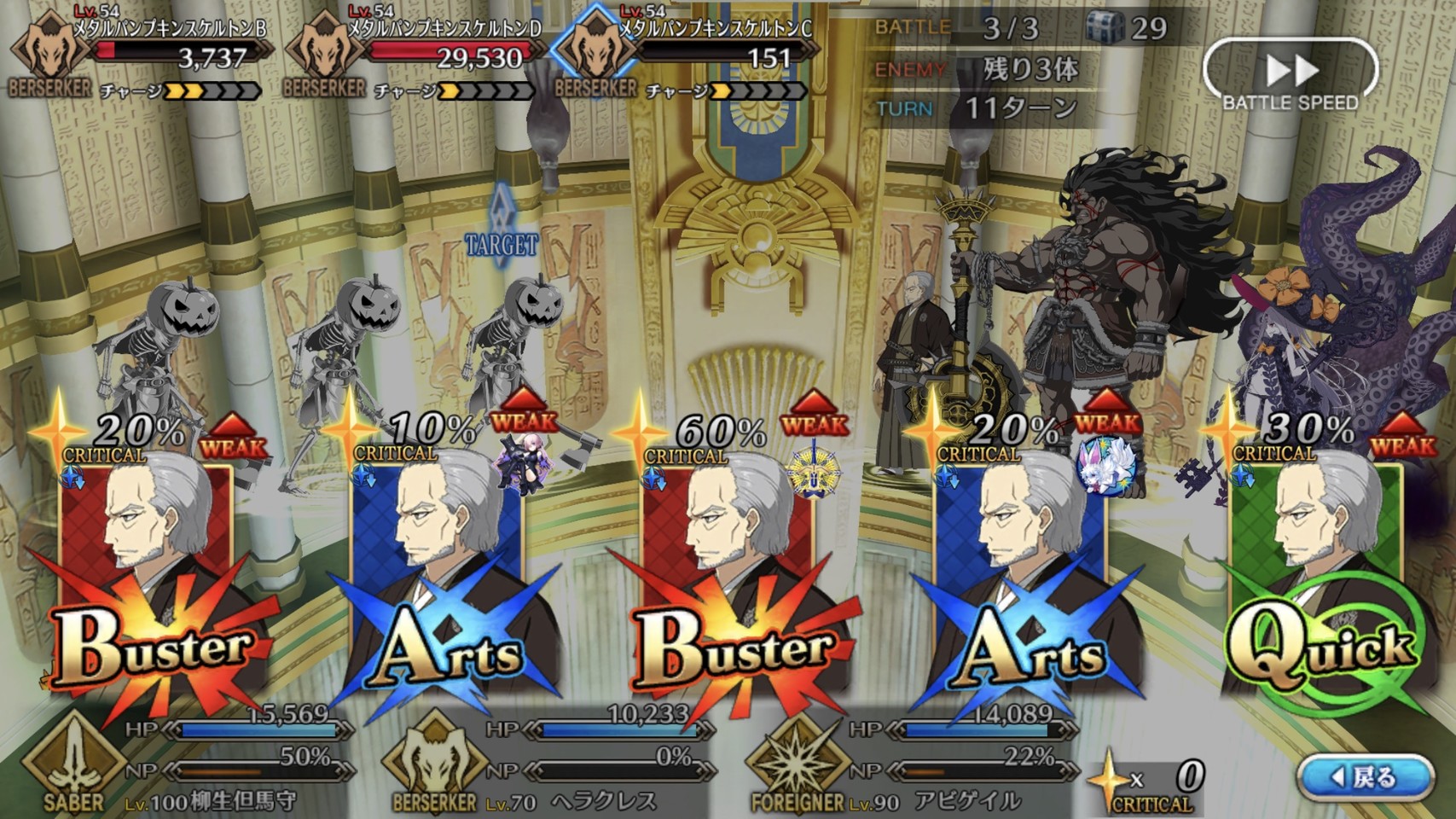Toggle the Battle Speed fast-forward button
This screenshot has height=819, width=1456.
(x=1290, y=75)
